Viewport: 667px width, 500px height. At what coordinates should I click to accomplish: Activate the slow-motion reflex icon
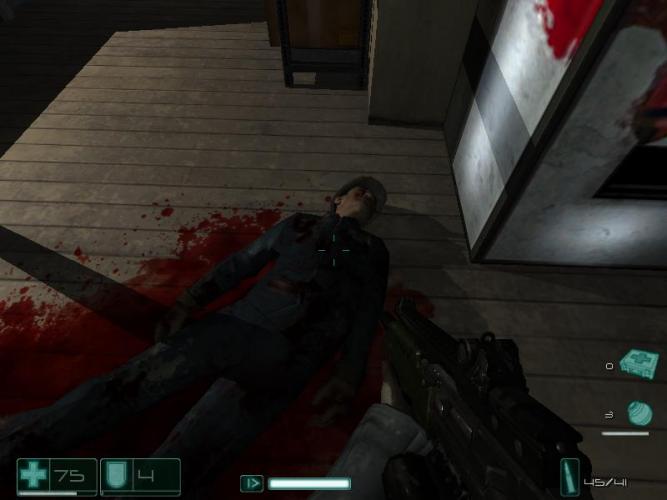click(x=252, y=484)
